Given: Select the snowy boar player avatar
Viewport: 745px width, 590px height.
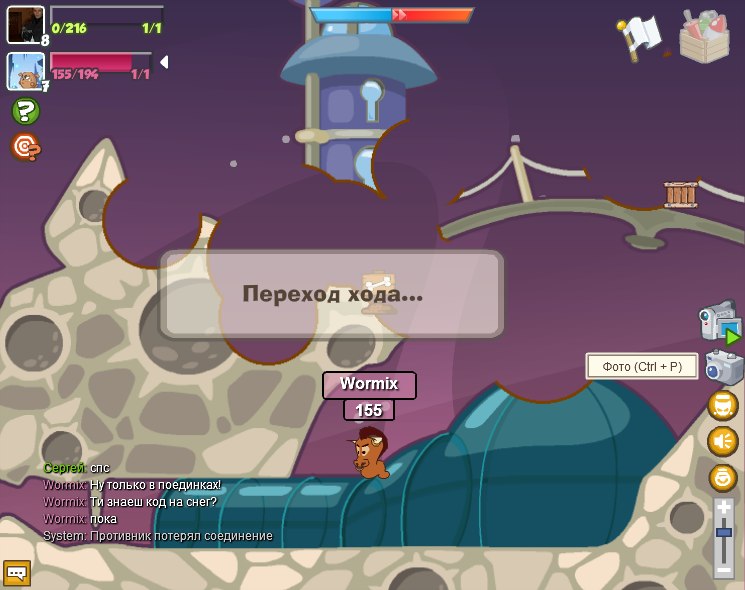Looking at the screenshot, I should click(26, 72).
